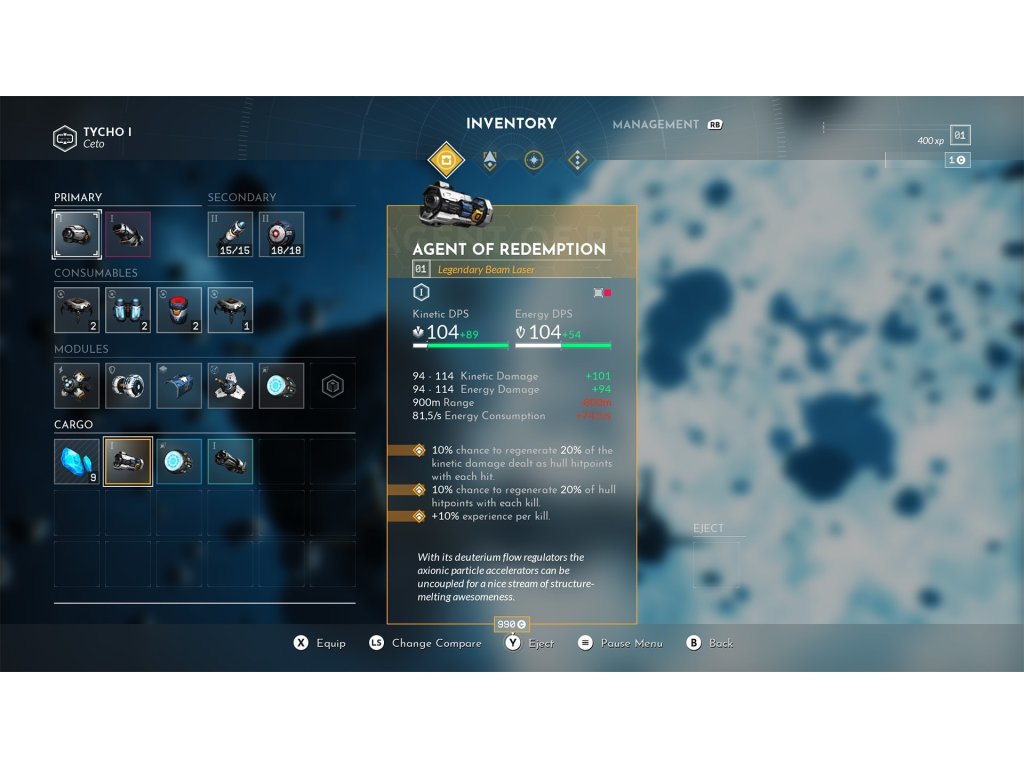This screenshot has height=768, width=1024.
Task: Switch to the Management tab
Action: [x=656, y=125]
